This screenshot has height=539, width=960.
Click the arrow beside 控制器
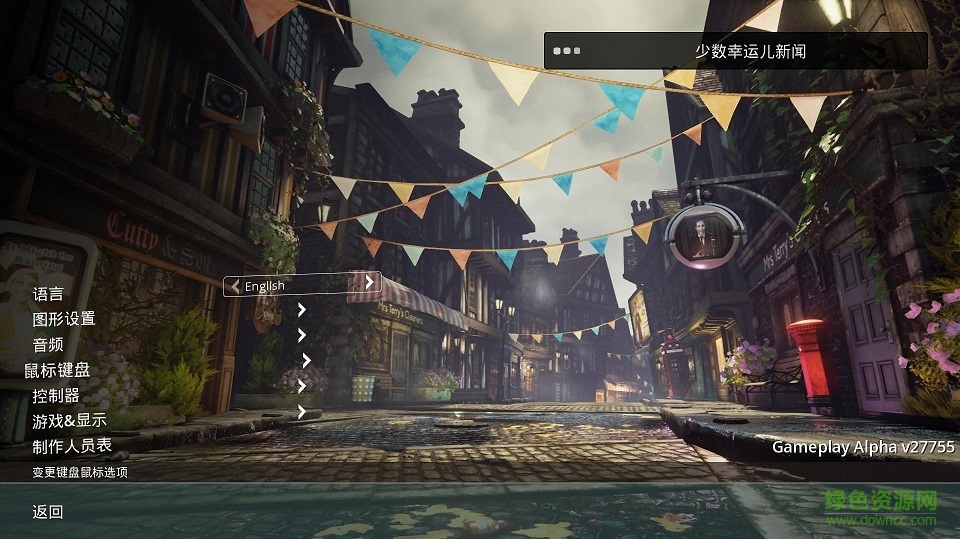[x=302, y=385]
